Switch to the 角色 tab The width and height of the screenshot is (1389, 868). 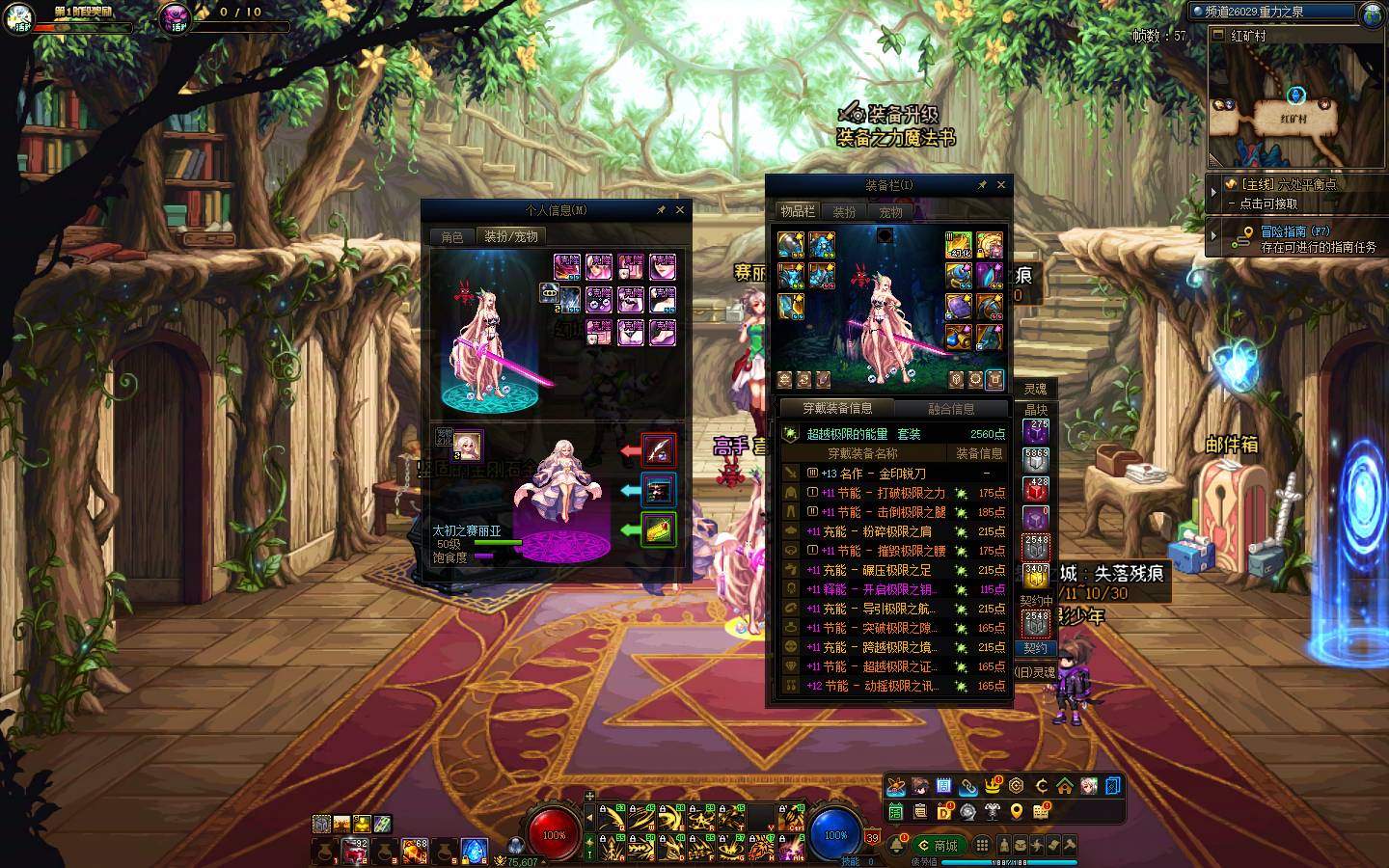452,236
